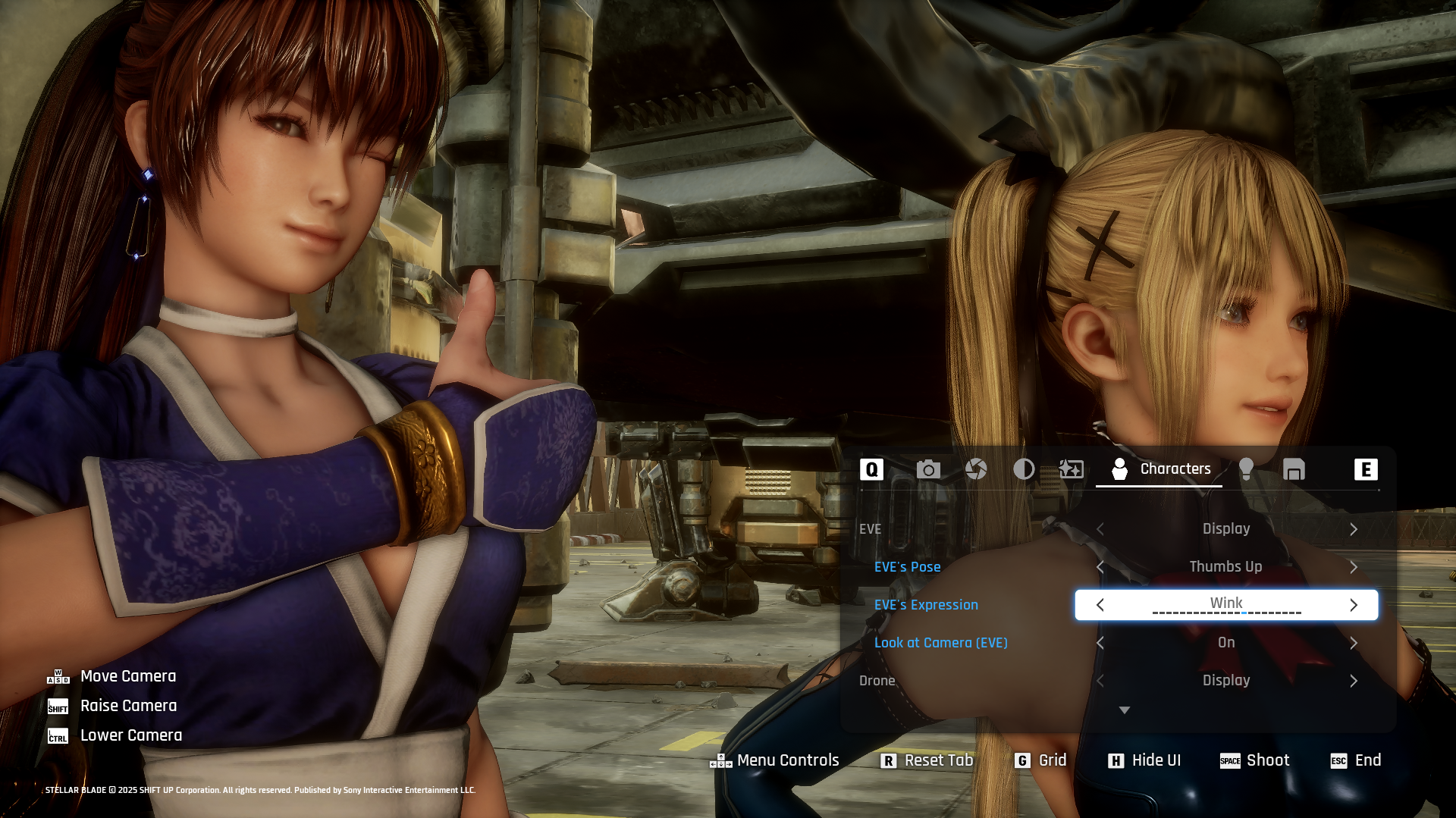Choose next EVE's Pose after Thumbs Up
The width and height of the screenshot is (1456, 818).
click(1354, 567)
